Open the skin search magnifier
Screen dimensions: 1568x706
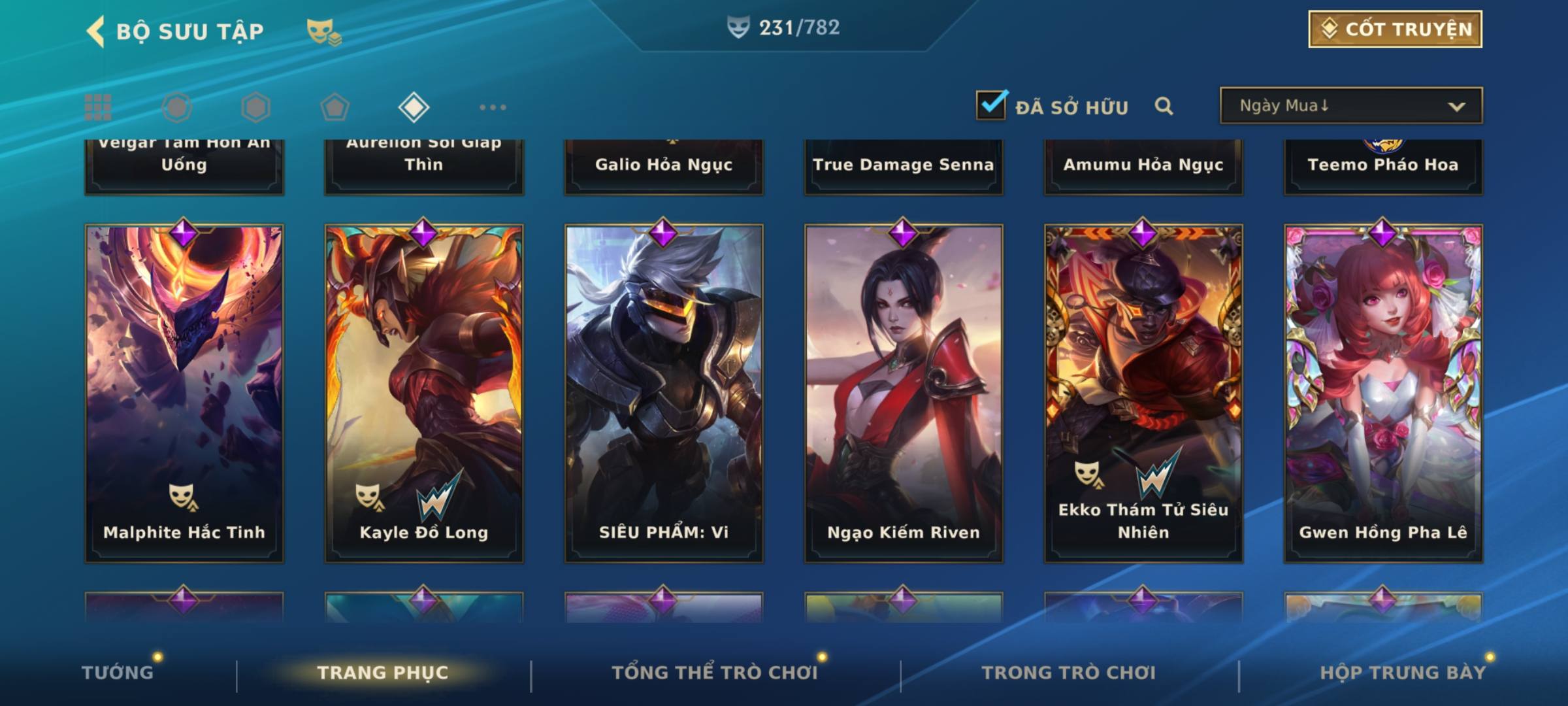(x=1164, y=106)
